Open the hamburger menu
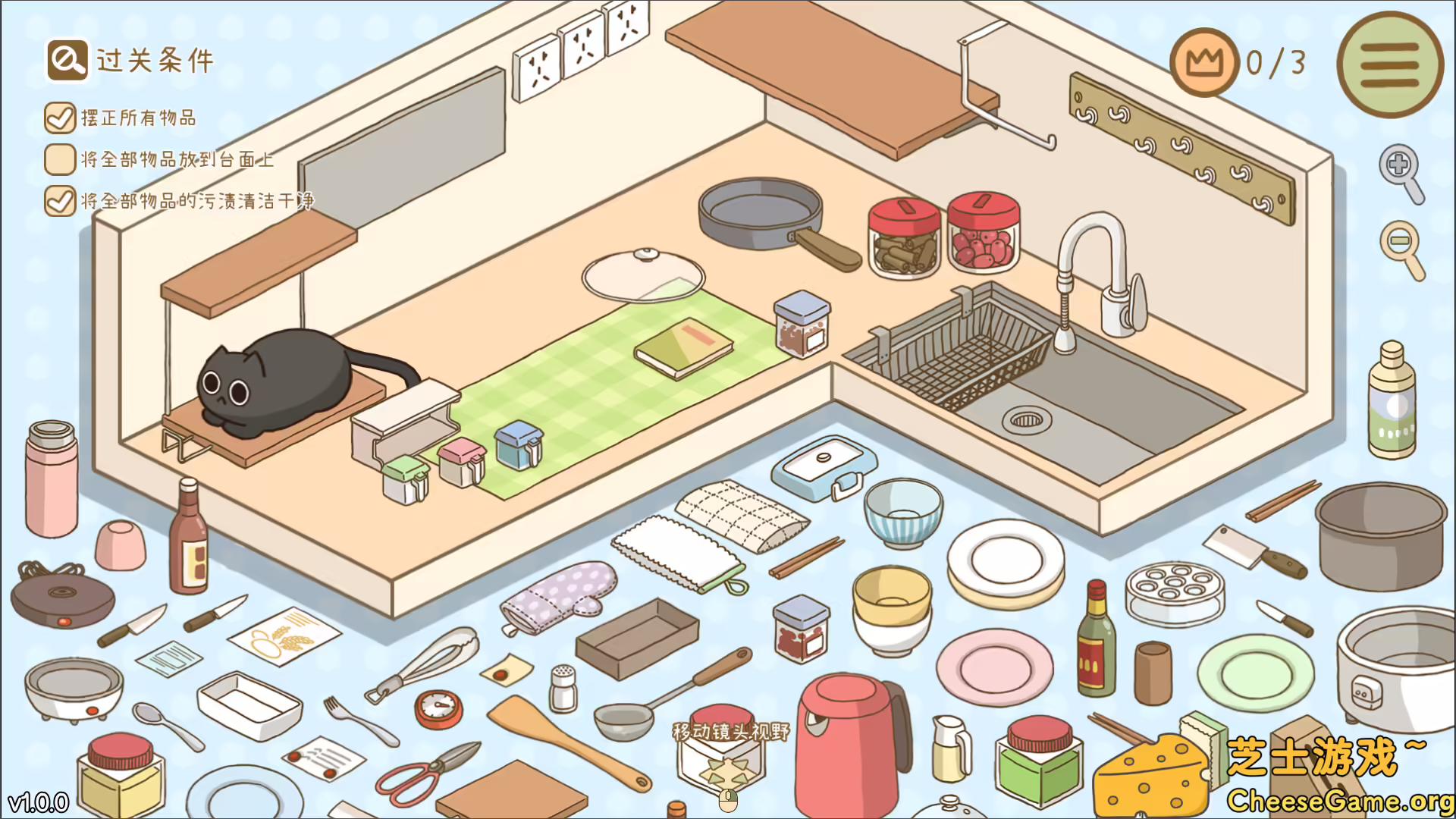Screen dimensions: 1456x819 tap(1391, 64)
